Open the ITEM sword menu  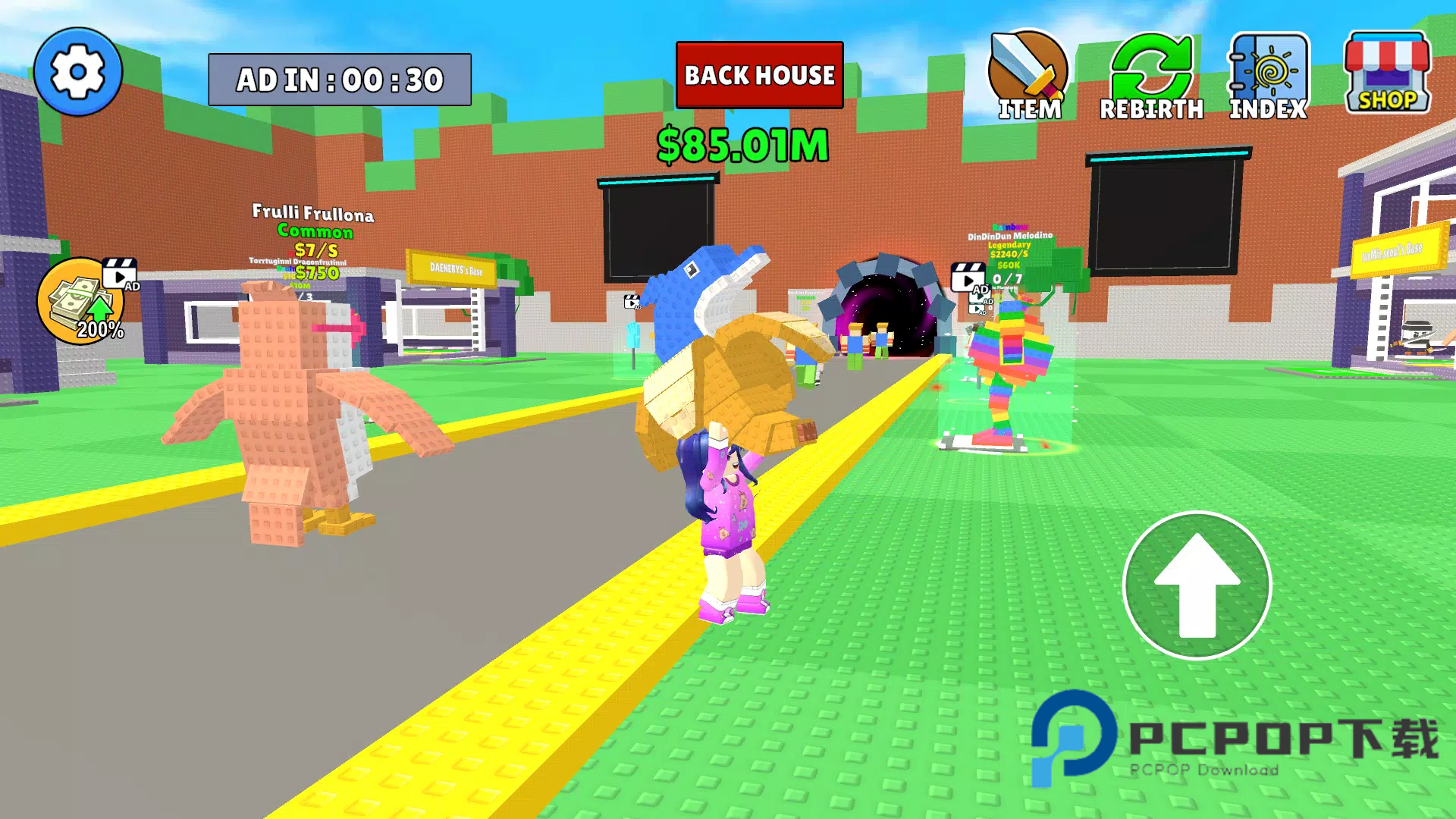tap(1028, 76)
